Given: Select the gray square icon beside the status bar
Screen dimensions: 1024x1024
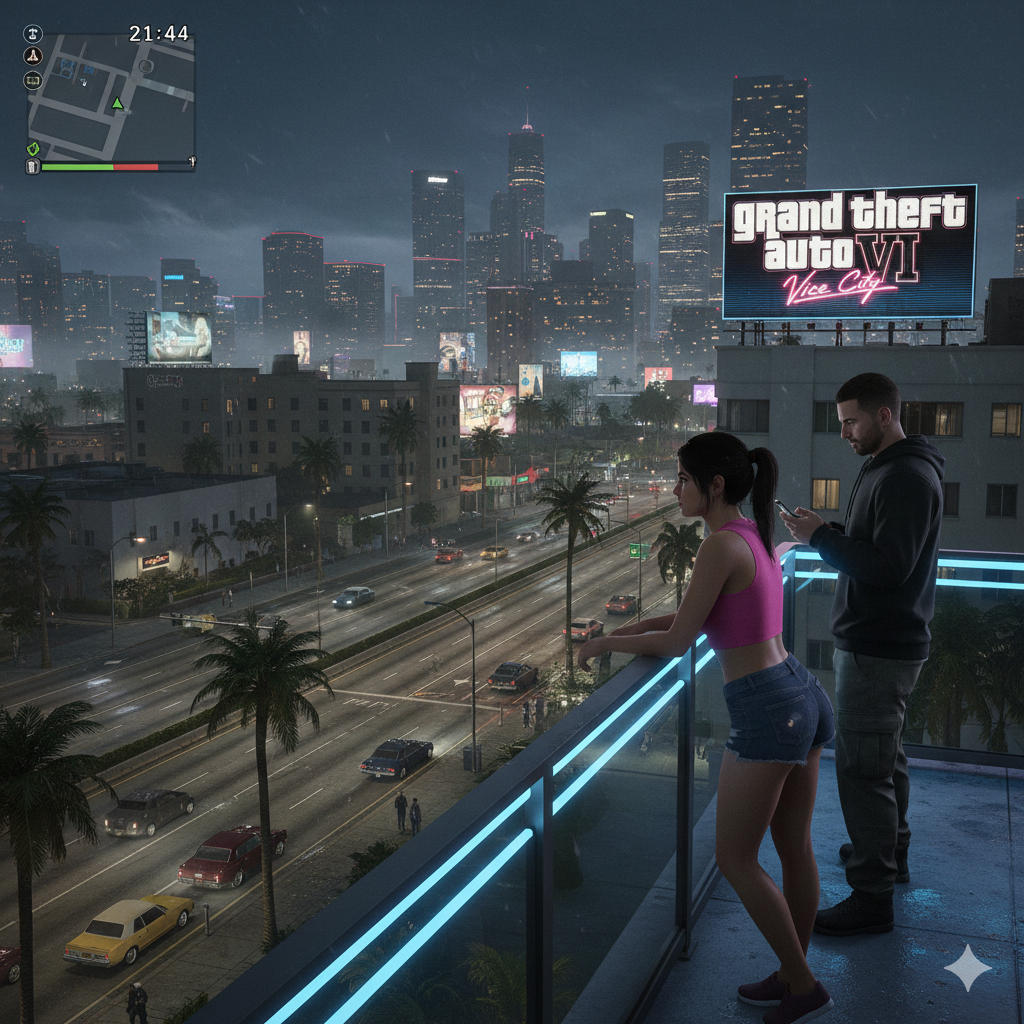Looking at the screenshot, I should (x=33, y=166).
